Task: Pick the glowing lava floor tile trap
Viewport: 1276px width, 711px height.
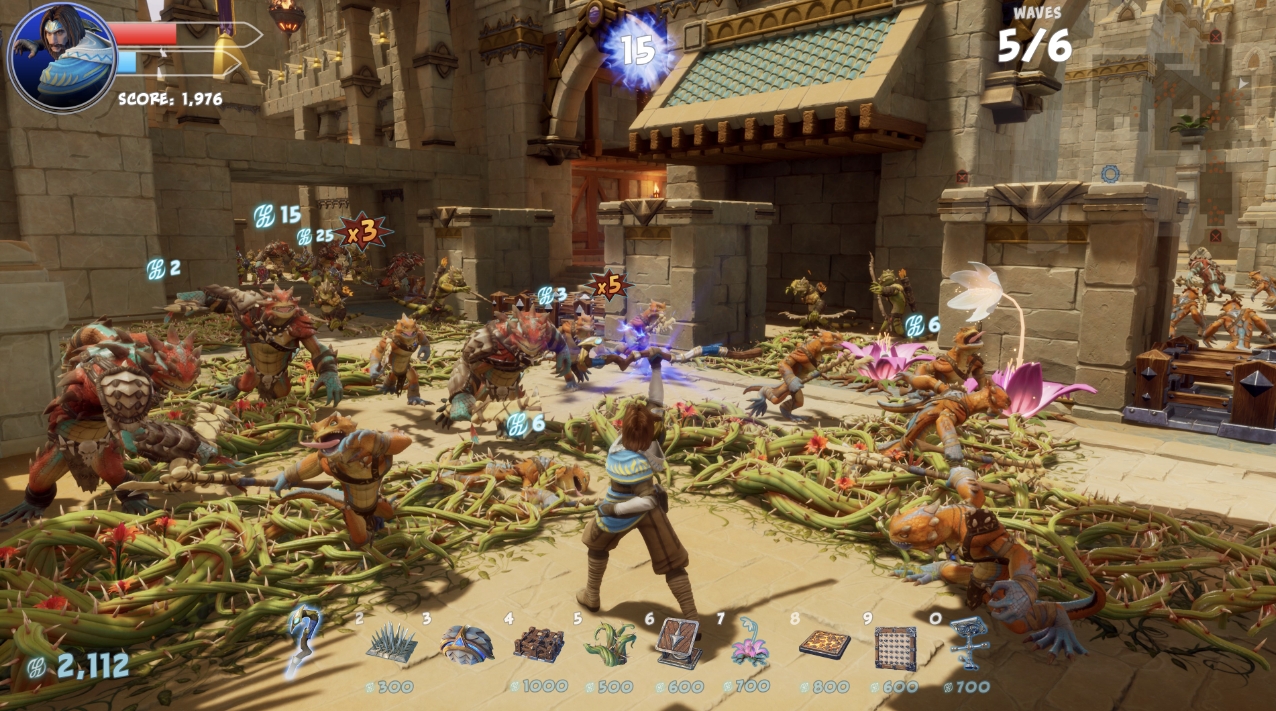Action: (x=824, y=645)
